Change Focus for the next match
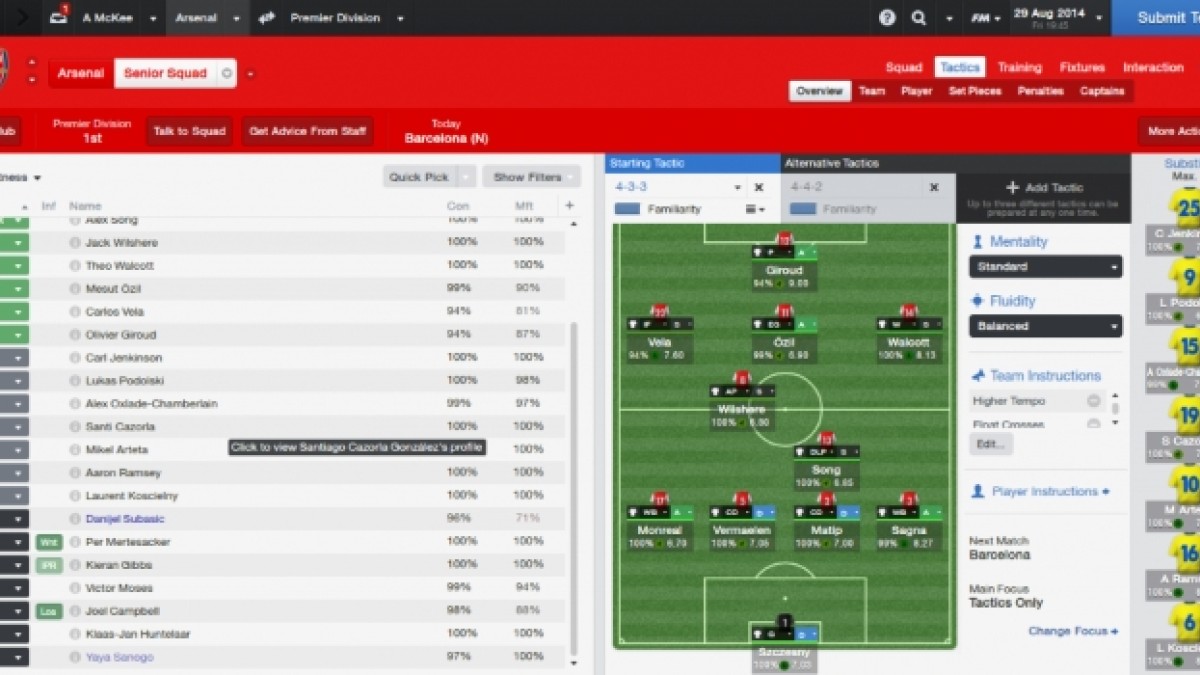This screenshot has height=675, width=1200. pyautogui.click(x=1072, y=631)
